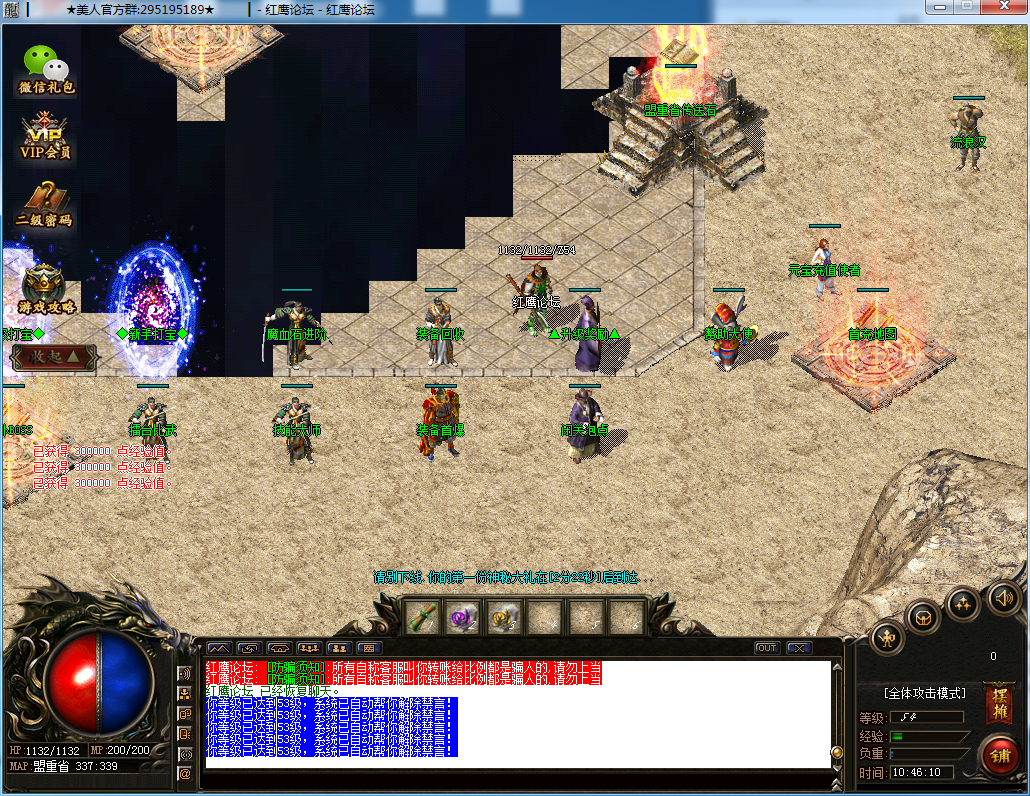Click the red 铺 shop button
The image size is (1030, 796).
[998, 754]
